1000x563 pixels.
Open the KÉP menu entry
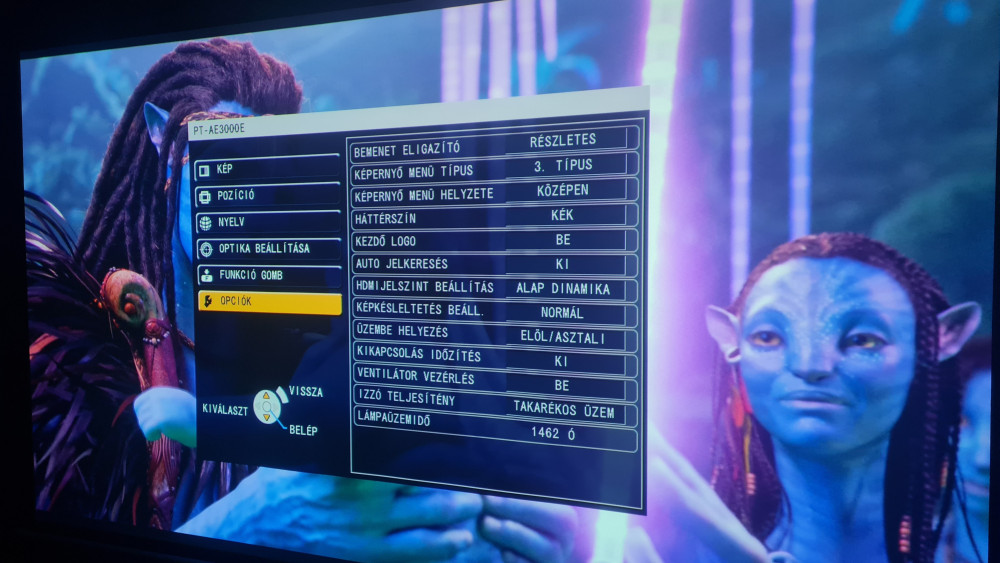click(x=267, y=169)
